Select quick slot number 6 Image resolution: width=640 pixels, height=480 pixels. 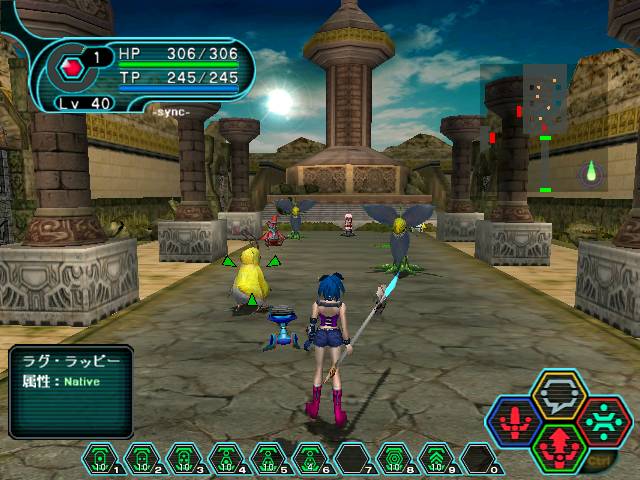(310, 458)
